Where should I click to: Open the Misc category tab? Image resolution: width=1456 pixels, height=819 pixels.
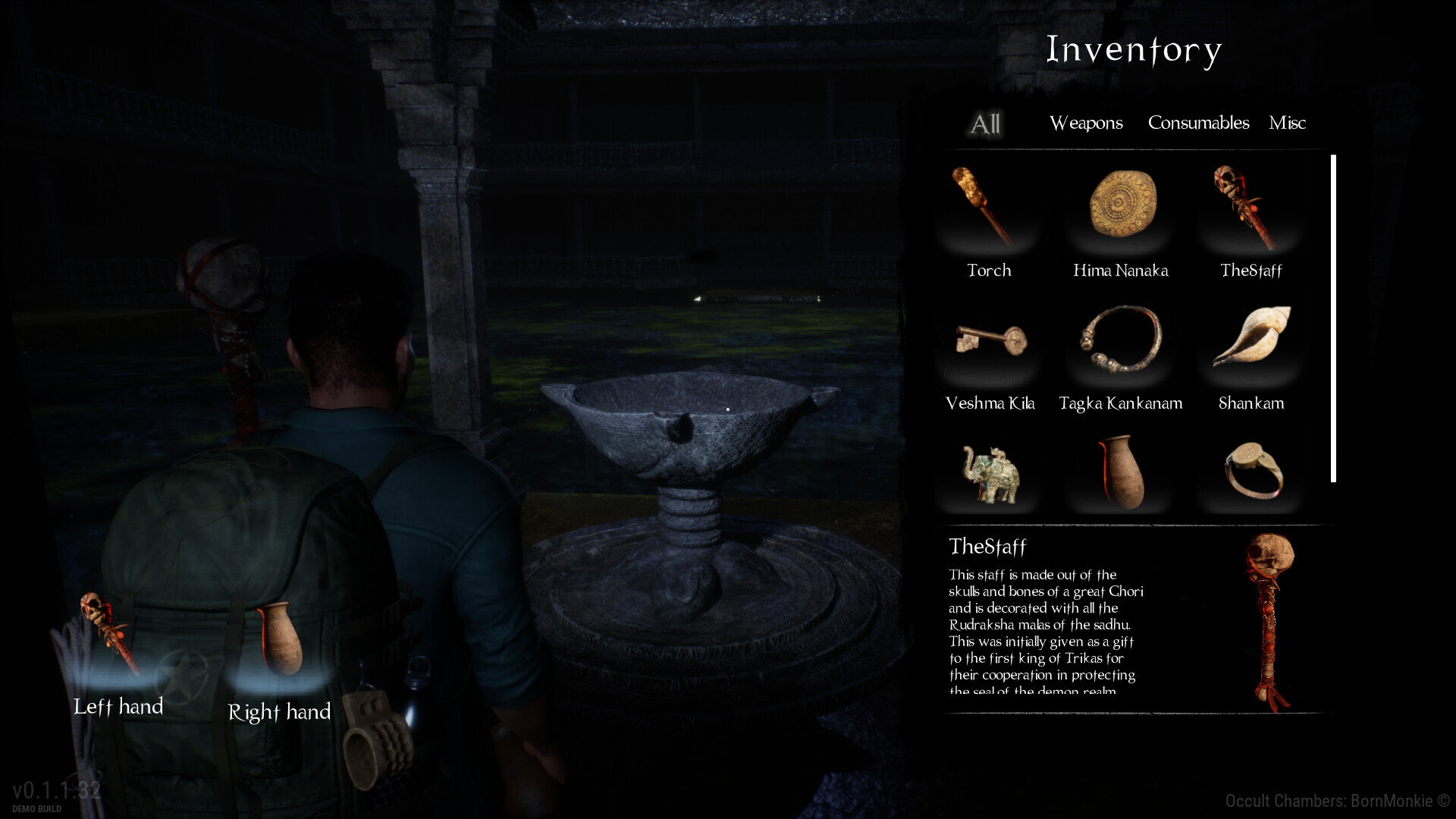point(1287,122)
